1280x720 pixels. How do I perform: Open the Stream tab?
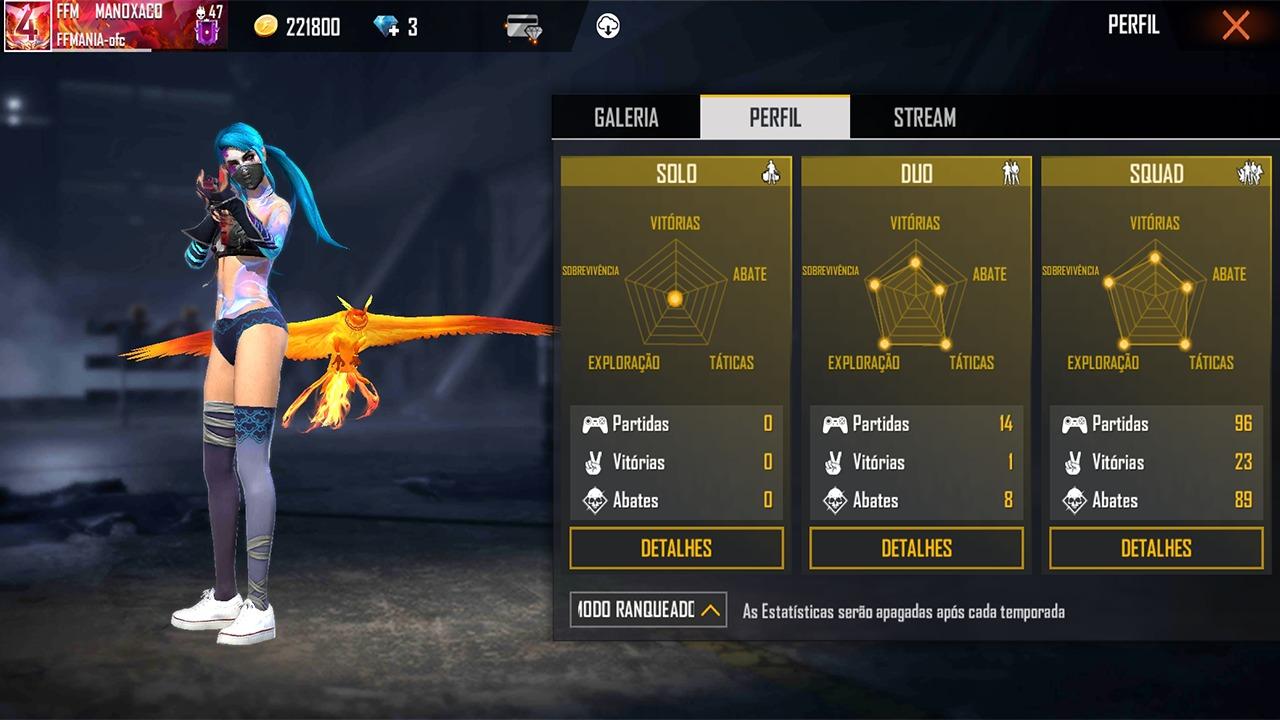tap(924, 117)
